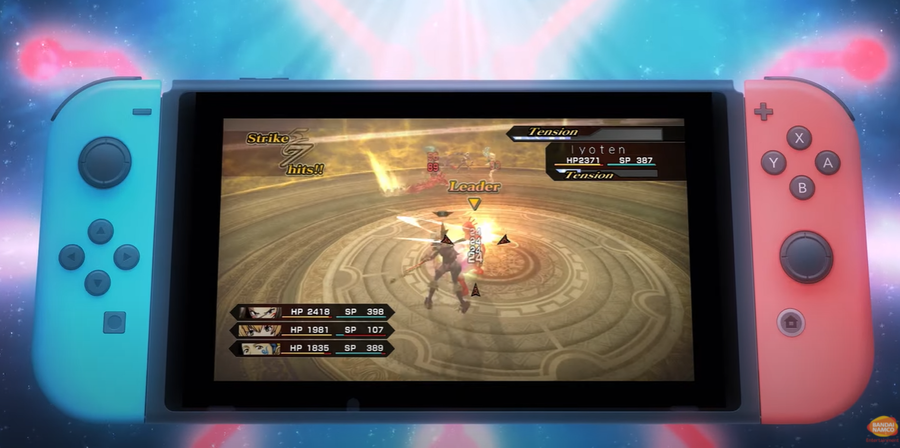Select the party member with HP 1835
The image size is (900, 448).
tap(312, 348)
